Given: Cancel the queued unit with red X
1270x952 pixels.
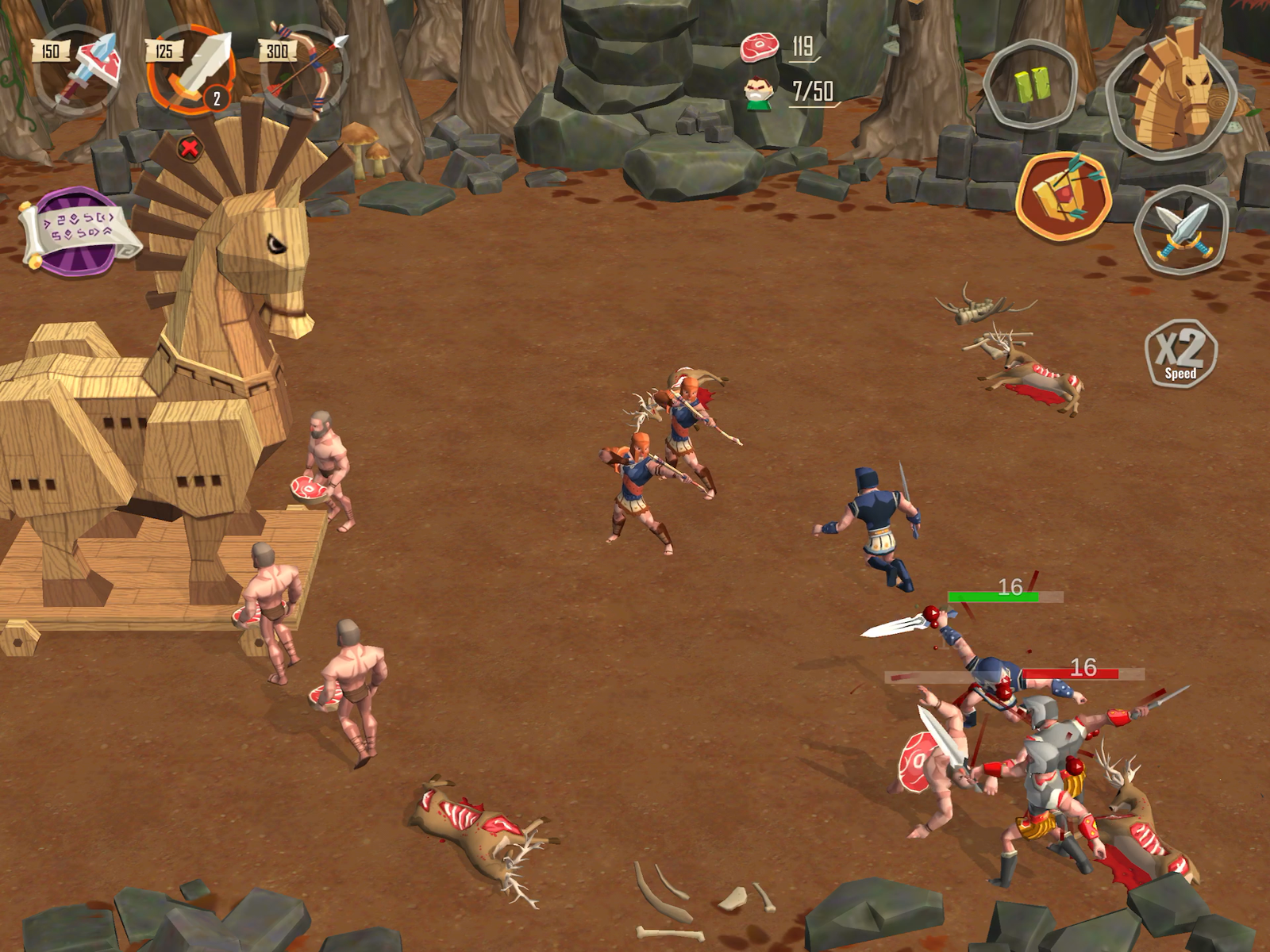Looking at the screenshot, I should [189, 148].
